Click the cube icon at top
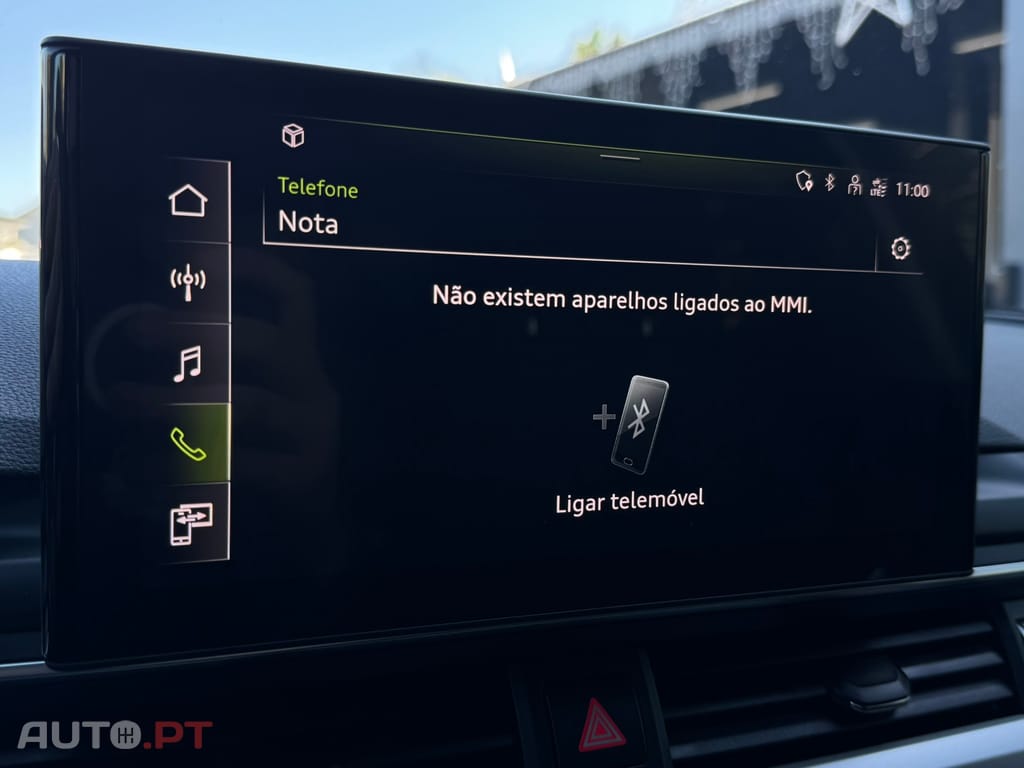 pos(293,135)
